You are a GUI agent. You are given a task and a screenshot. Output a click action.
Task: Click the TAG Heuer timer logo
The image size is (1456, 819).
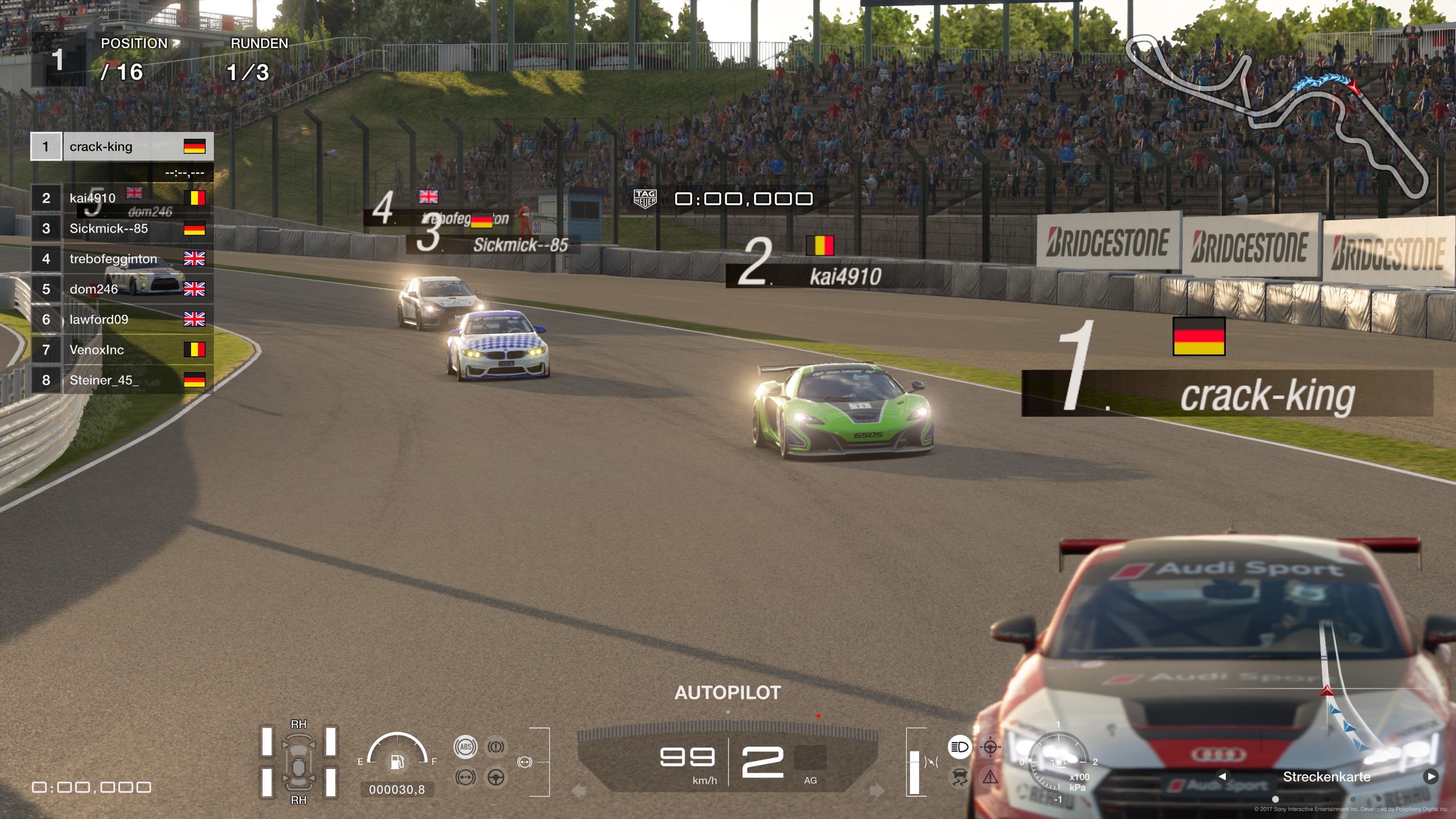(x=646, y=198)
